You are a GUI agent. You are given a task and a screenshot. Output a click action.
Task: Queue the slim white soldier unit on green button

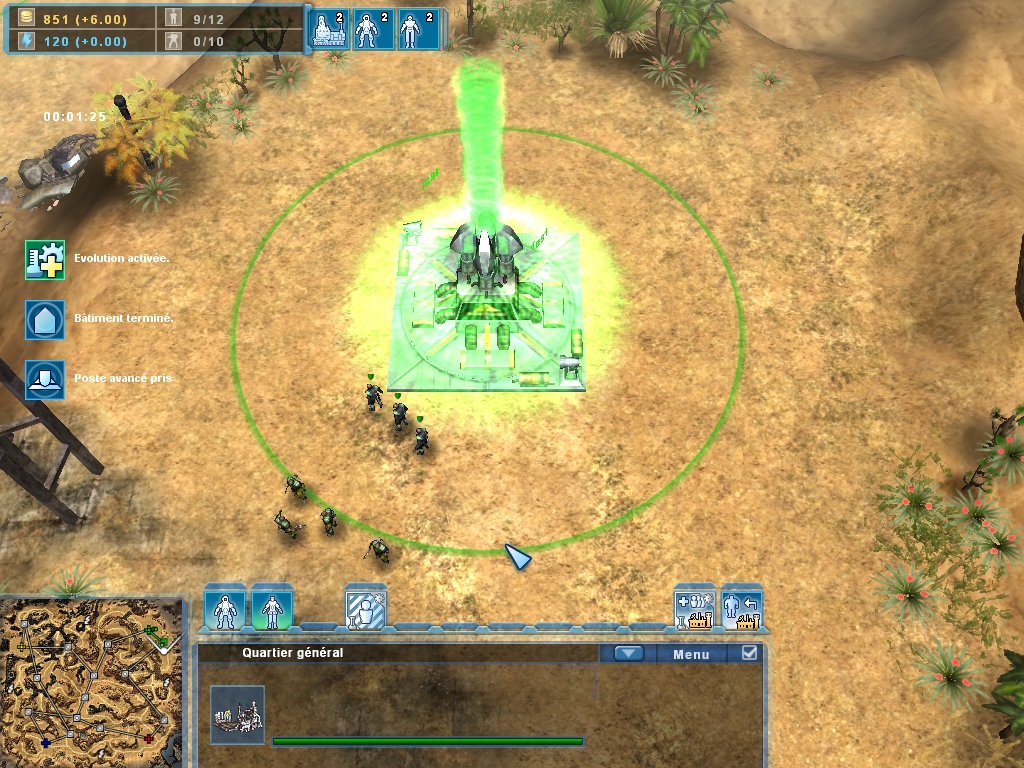tap(272, 608)
